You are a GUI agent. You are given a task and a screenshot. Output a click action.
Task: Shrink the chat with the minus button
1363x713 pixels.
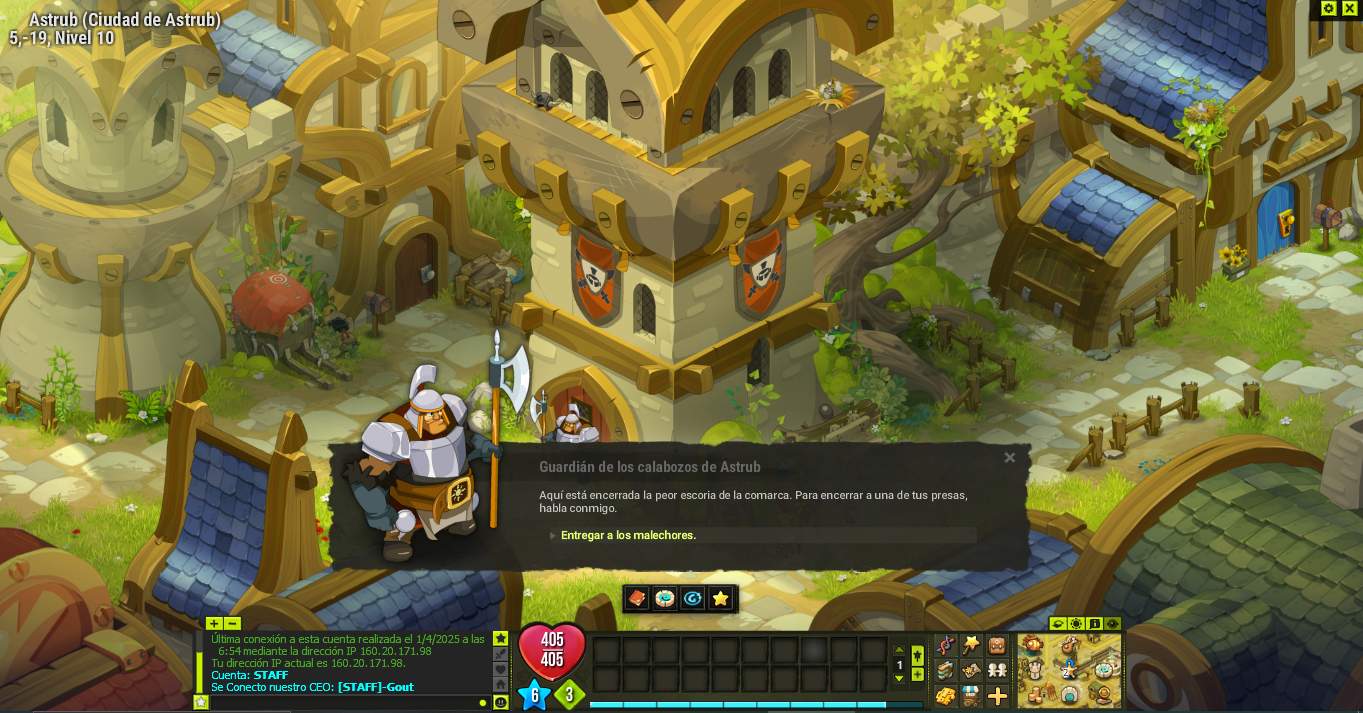(x=232, y=623)
